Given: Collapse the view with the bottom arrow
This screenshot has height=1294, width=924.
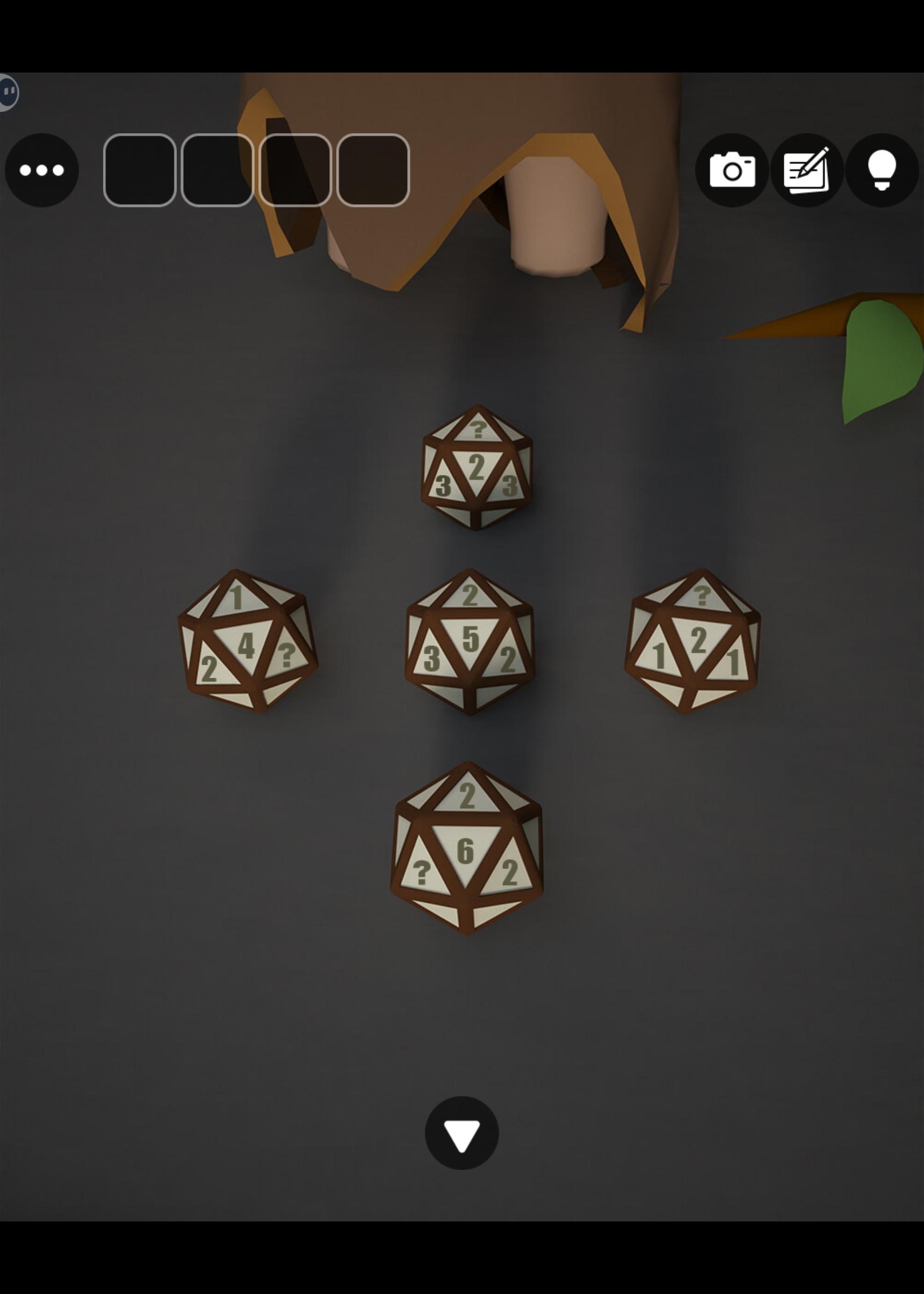Looking at the screenshot, I should (x=461, y=1132).
